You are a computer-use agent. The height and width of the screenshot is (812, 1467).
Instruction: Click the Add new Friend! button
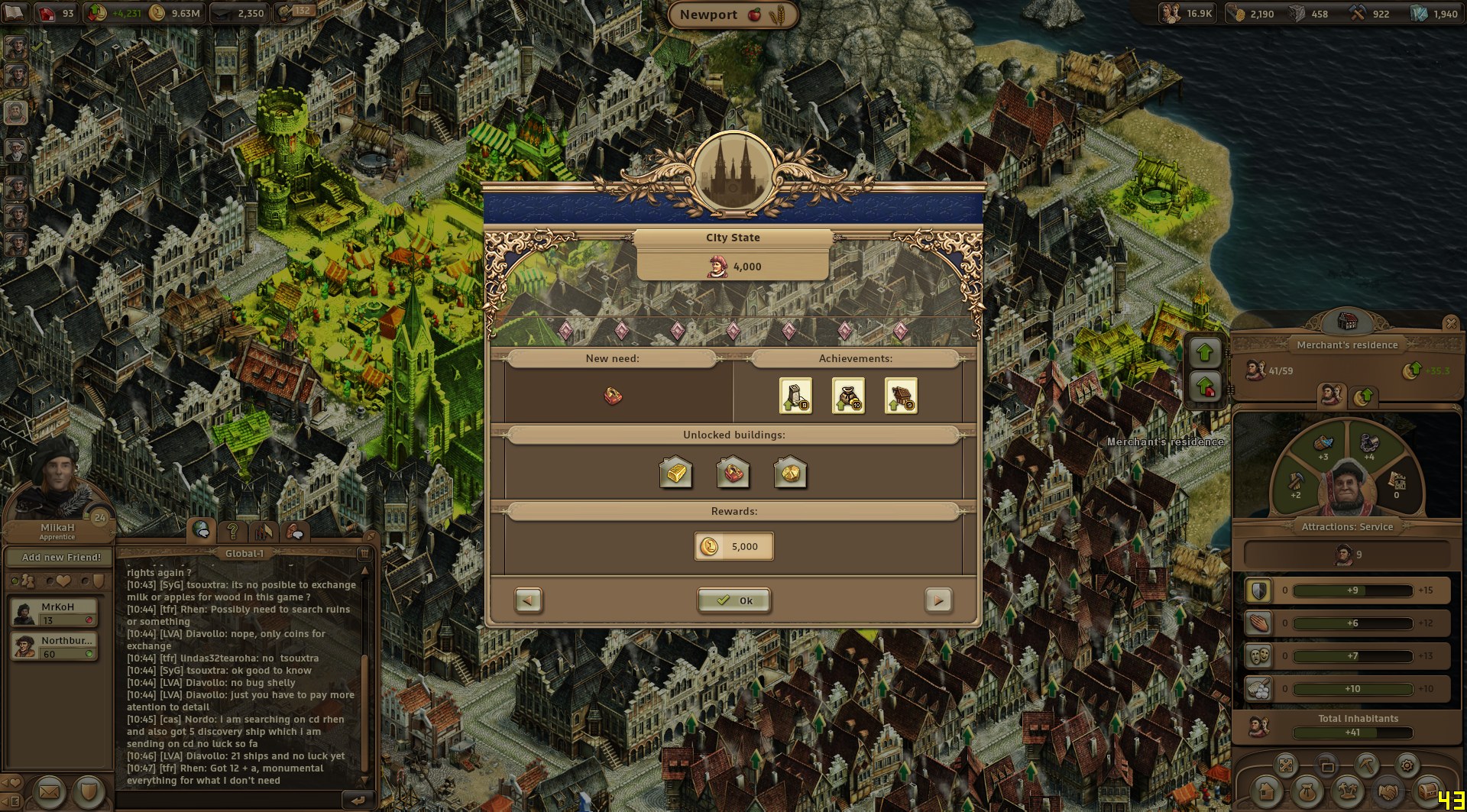pos(61,558)
